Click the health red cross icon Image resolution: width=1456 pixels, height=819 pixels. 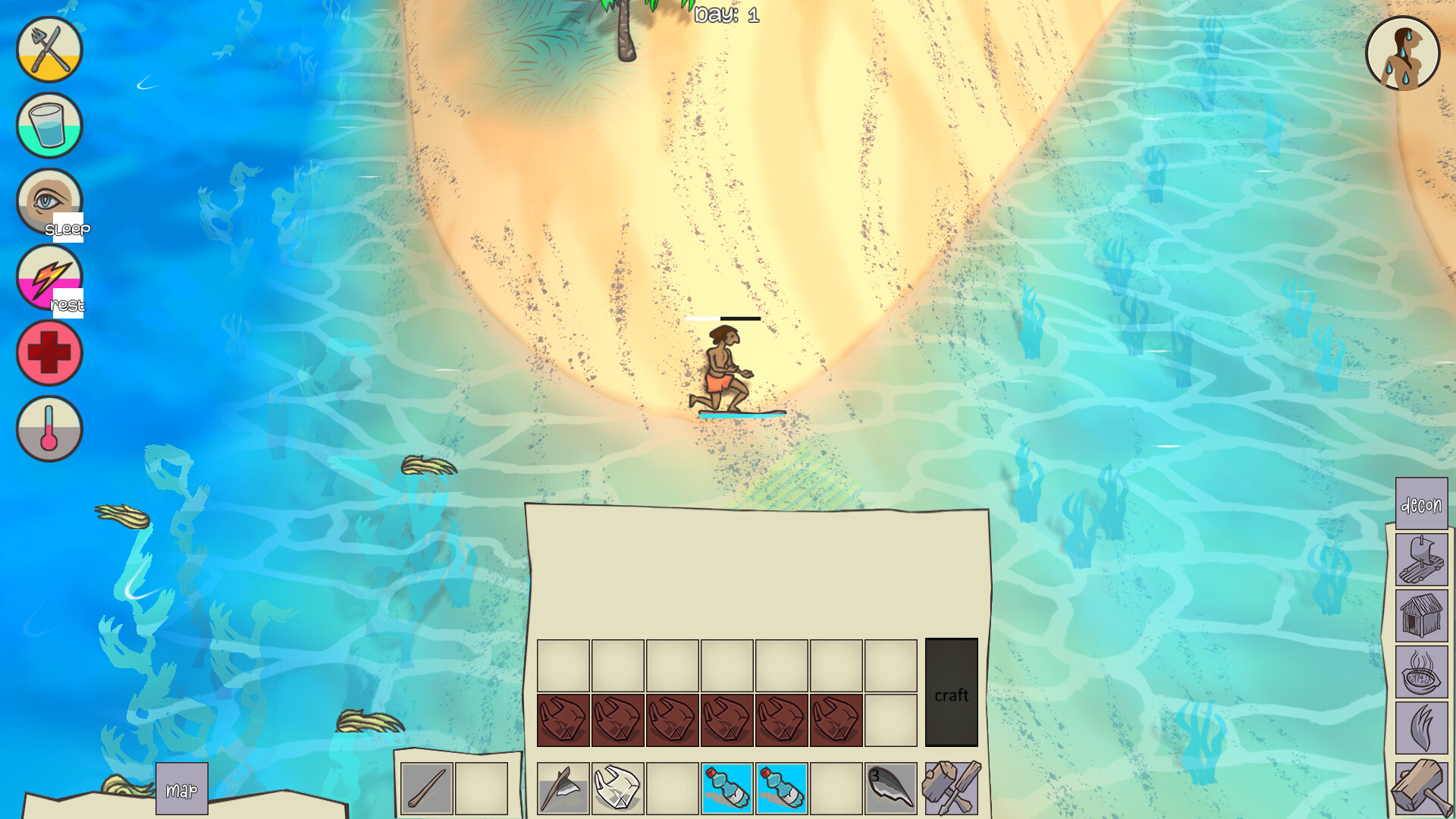click(48, 353)
